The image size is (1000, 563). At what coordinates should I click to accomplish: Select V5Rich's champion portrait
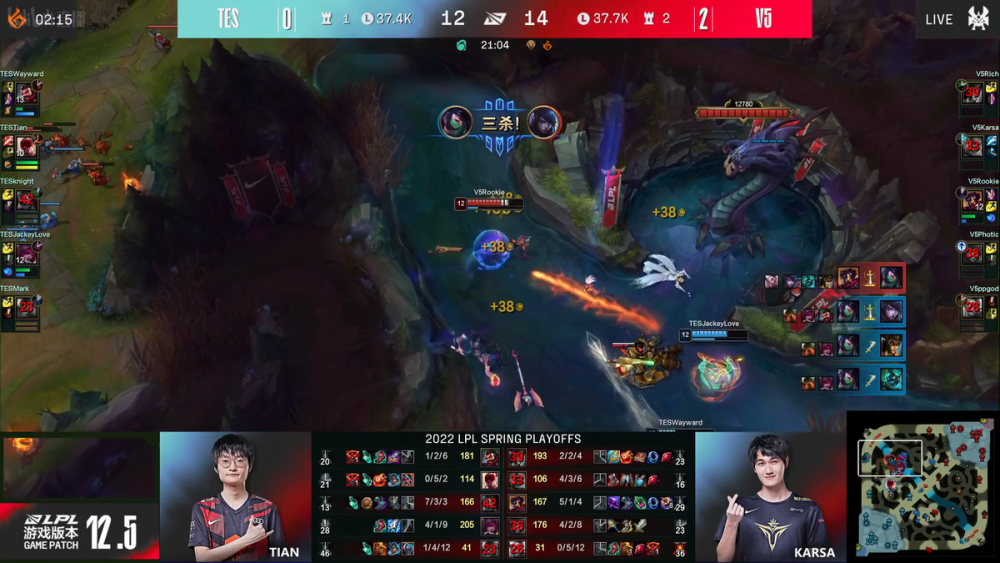[972, 95]
